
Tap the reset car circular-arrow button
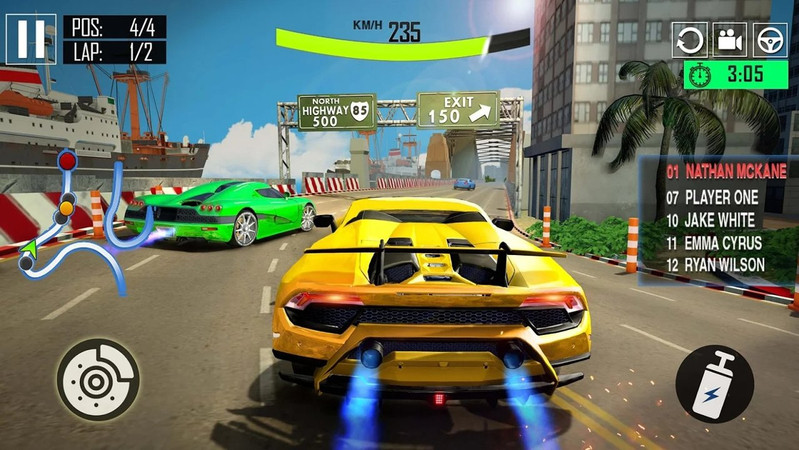pyautogui.click(x=689, y=40)
